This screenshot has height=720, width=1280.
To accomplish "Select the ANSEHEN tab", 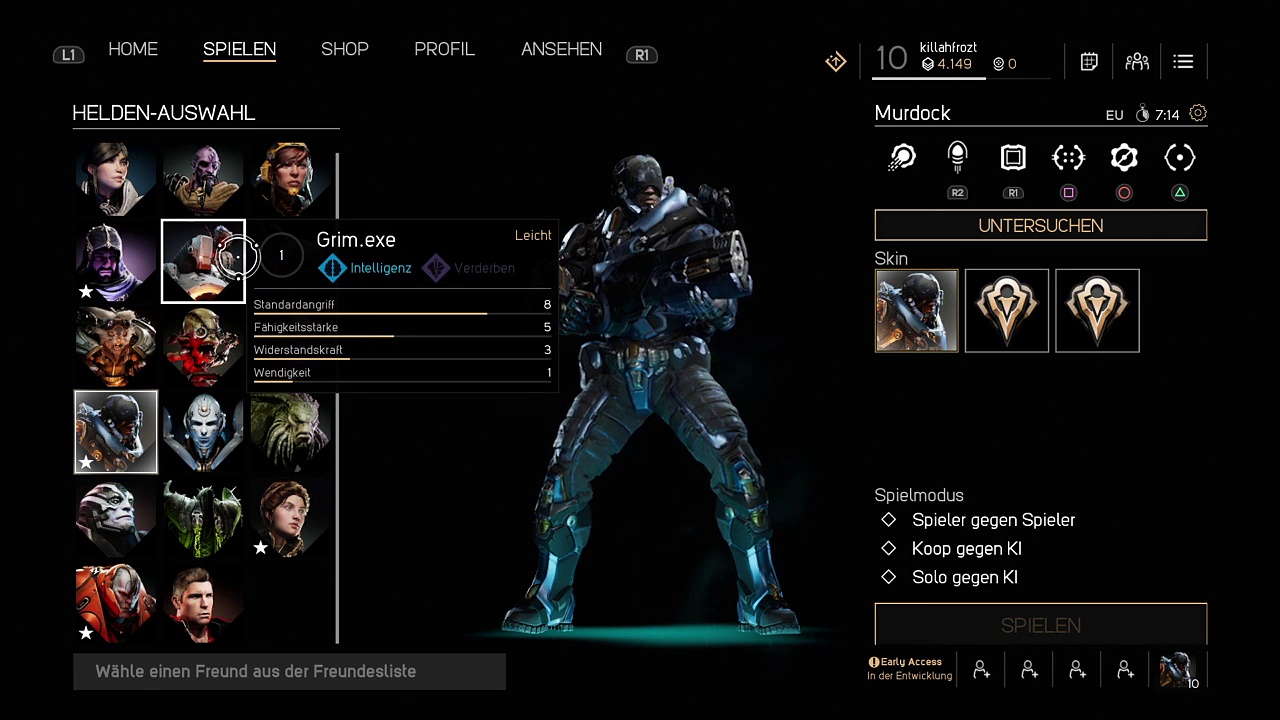I will click(561, 49).
